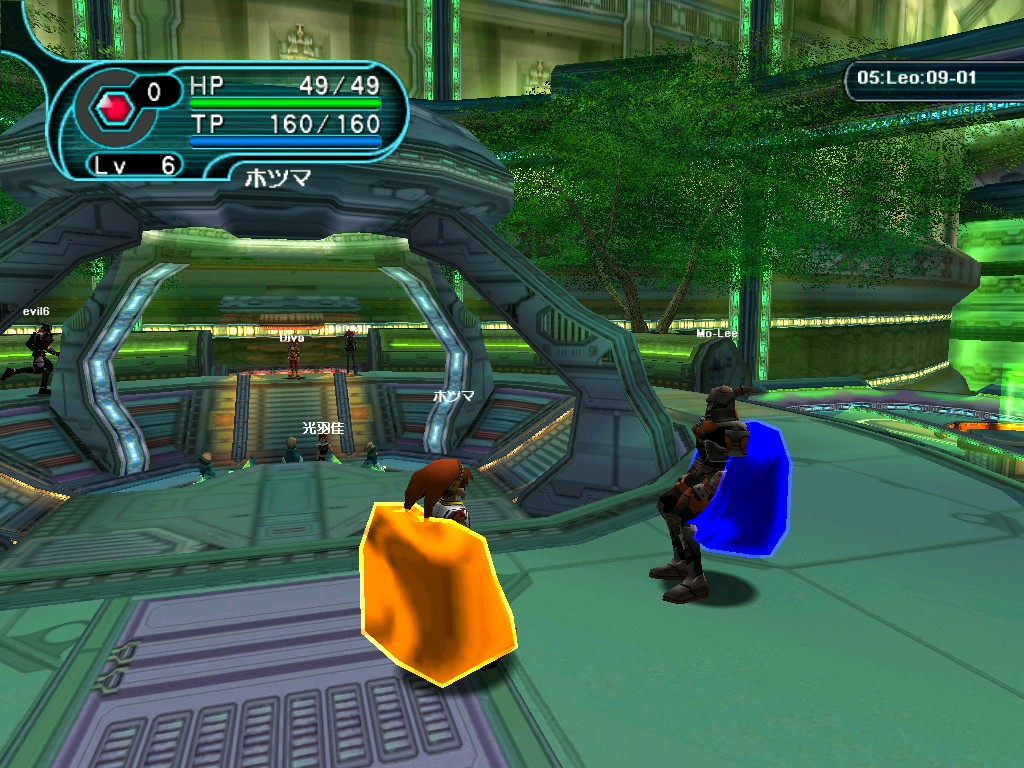Choose the evil6 player name tag
Image resolution: width=1024 pixels, height=768 pixels.
click(36, 311)
